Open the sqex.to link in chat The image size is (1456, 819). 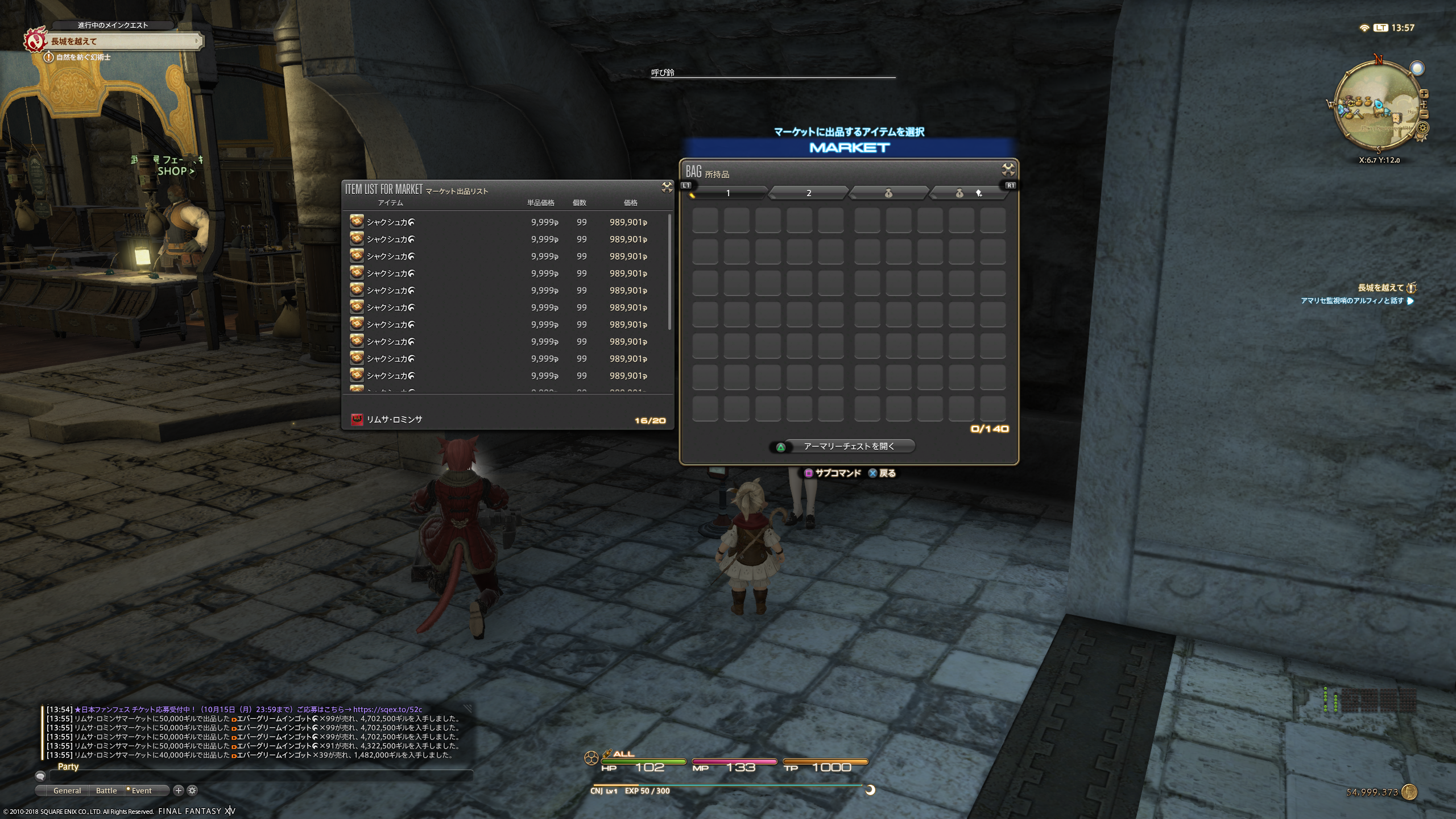click(387, 709)
